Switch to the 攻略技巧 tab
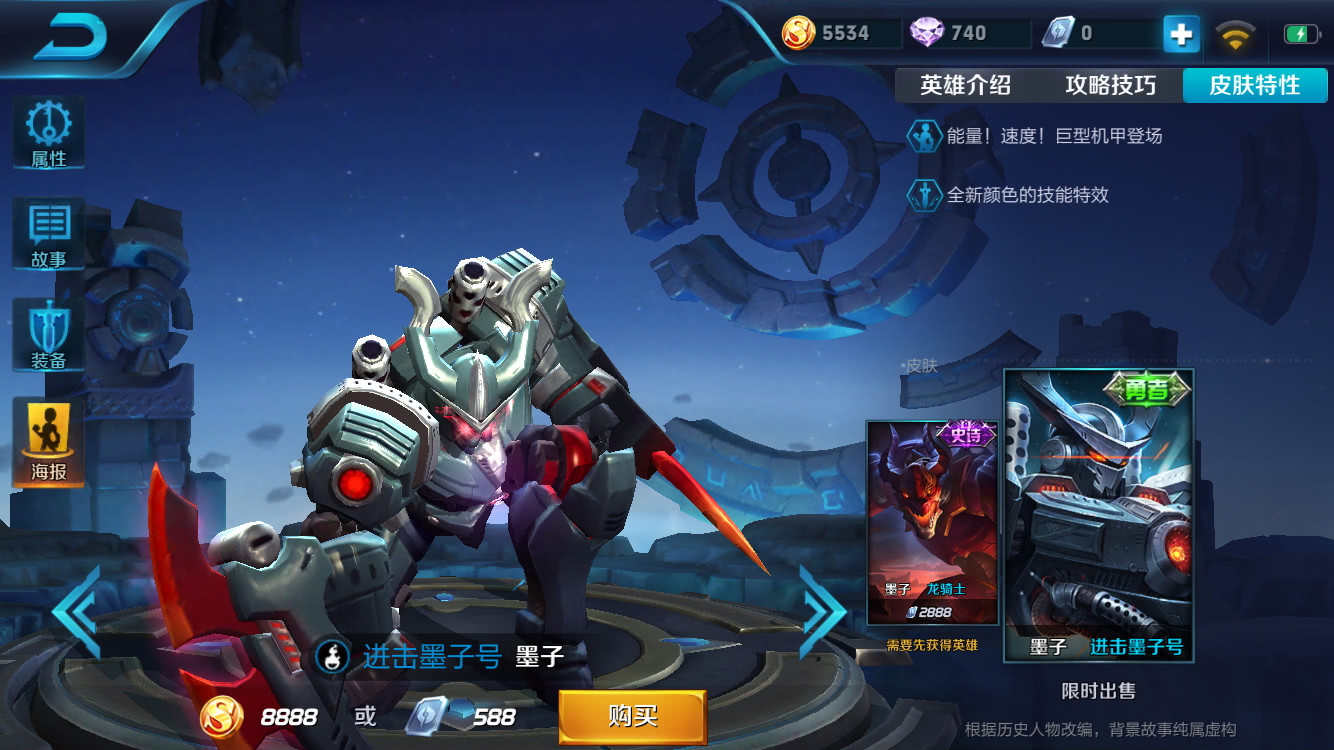This screenshot has width=1334, height=750. 1110,86
